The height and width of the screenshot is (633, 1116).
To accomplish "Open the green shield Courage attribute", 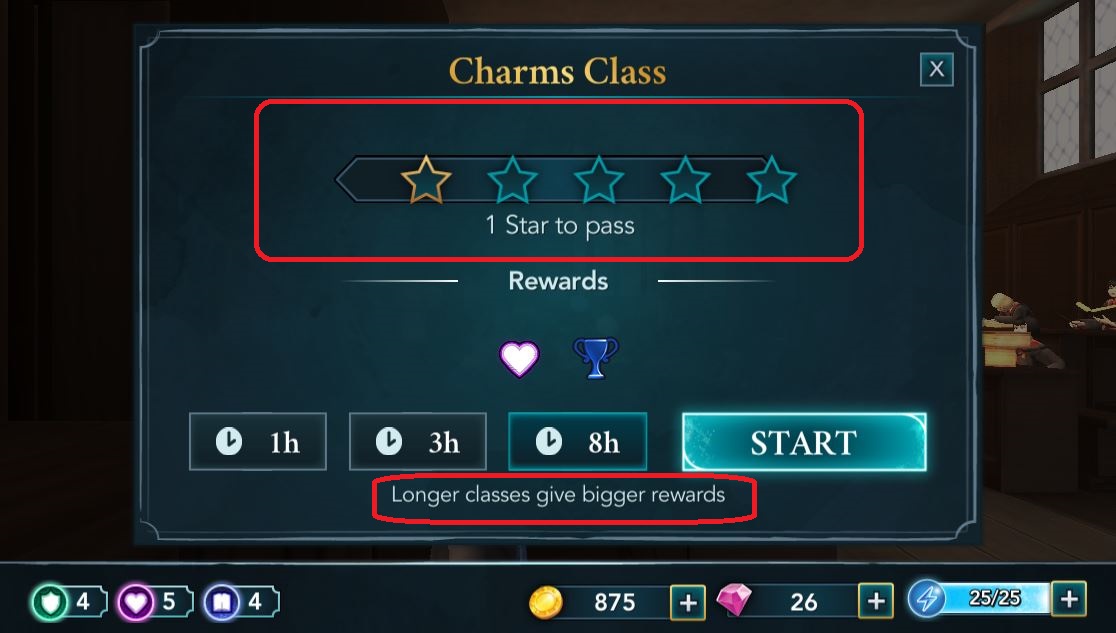I will (x=64, y=601).
